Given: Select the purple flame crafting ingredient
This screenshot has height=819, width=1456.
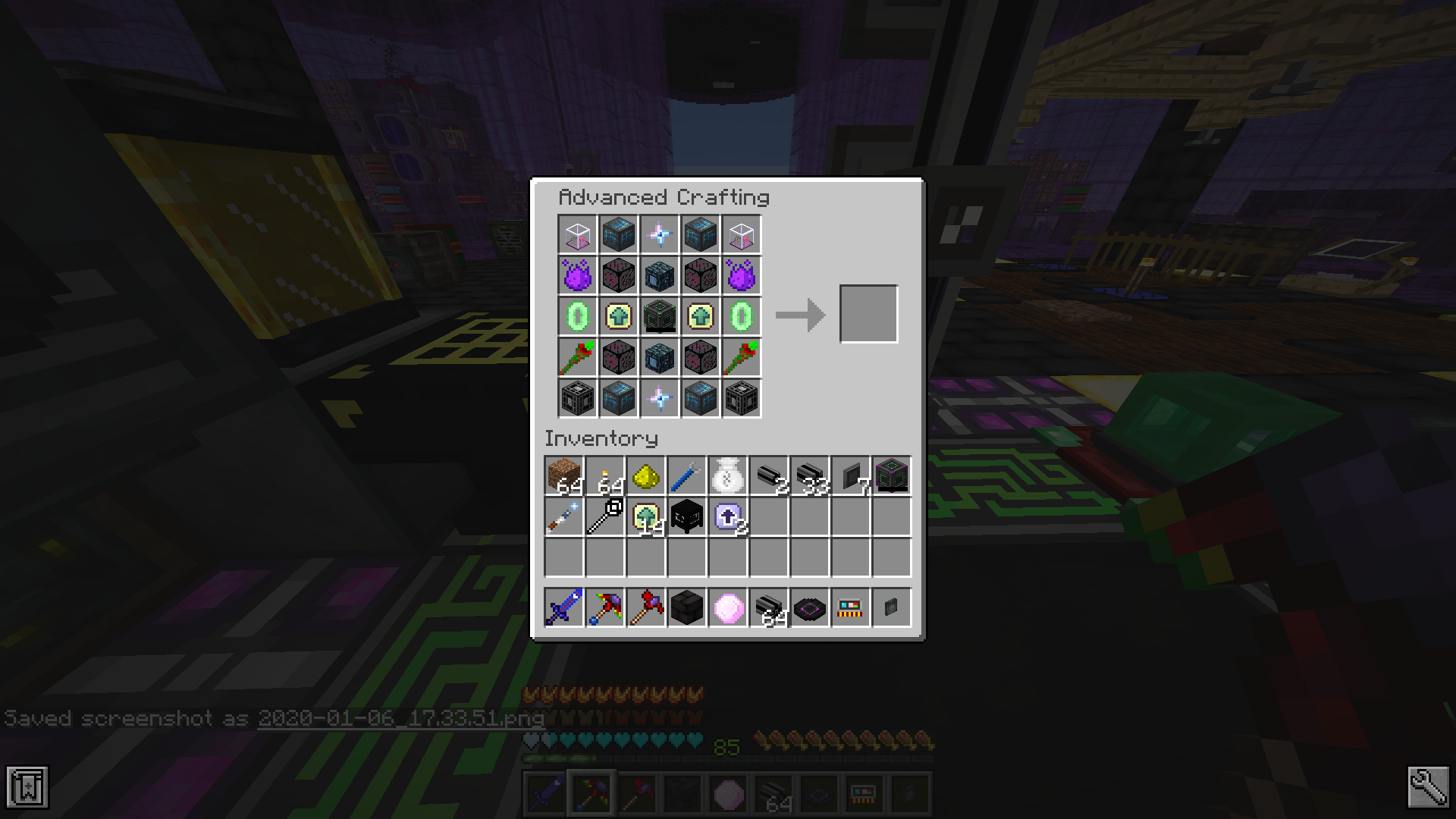Looking at the screenshot, I should pos(578,275).
